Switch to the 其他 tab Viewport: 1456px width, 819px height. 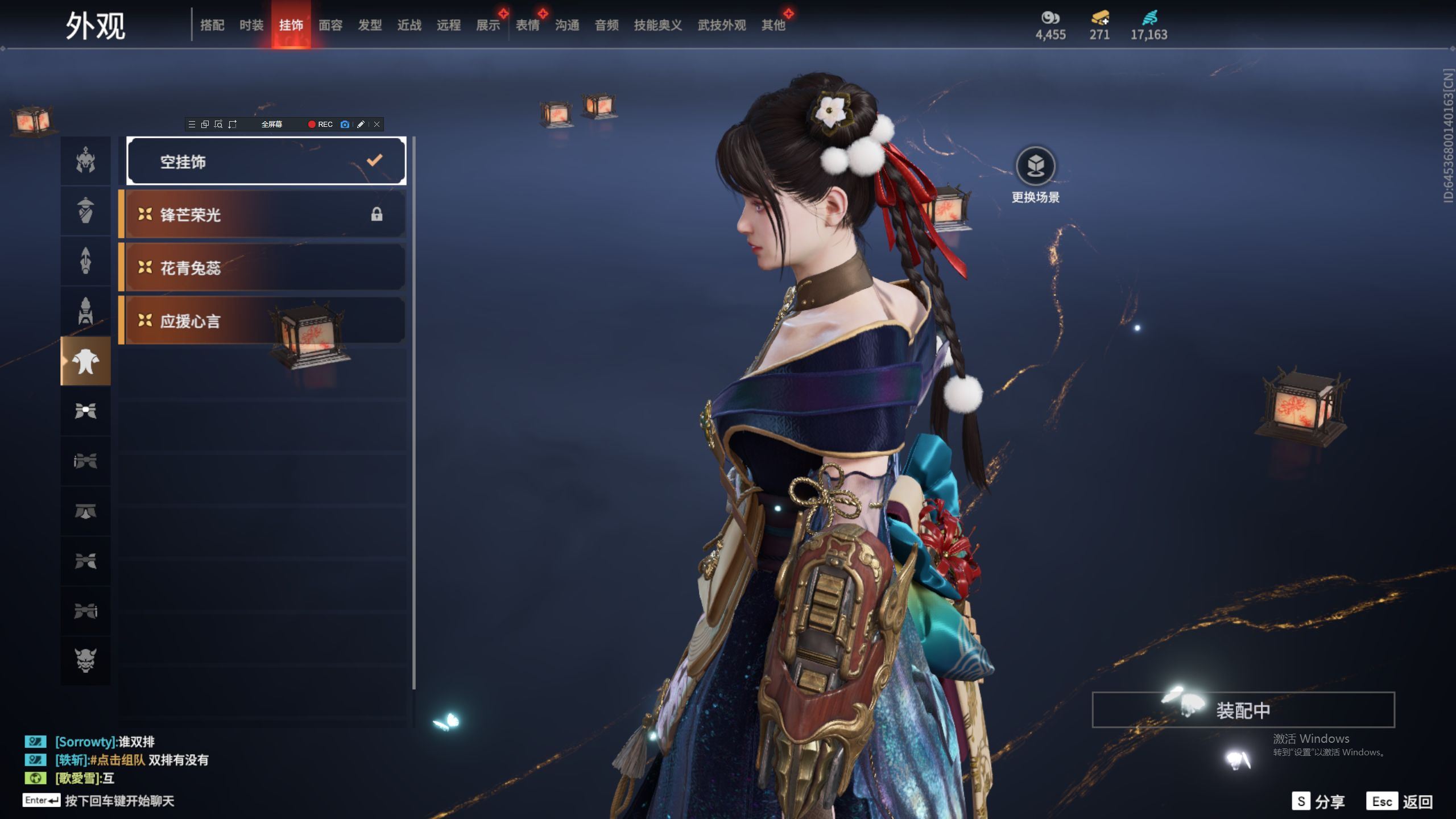(x=773, y=25)
